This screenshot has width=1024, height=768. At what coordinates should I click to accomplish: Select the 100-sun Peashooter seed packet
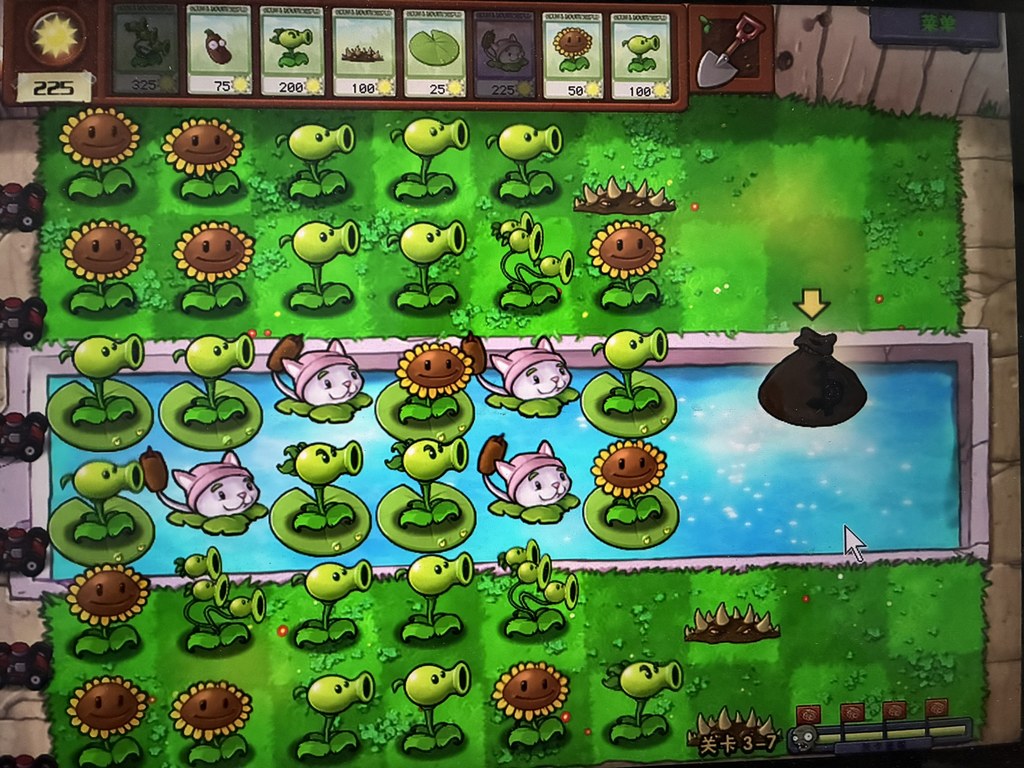[x=641, y=50]
